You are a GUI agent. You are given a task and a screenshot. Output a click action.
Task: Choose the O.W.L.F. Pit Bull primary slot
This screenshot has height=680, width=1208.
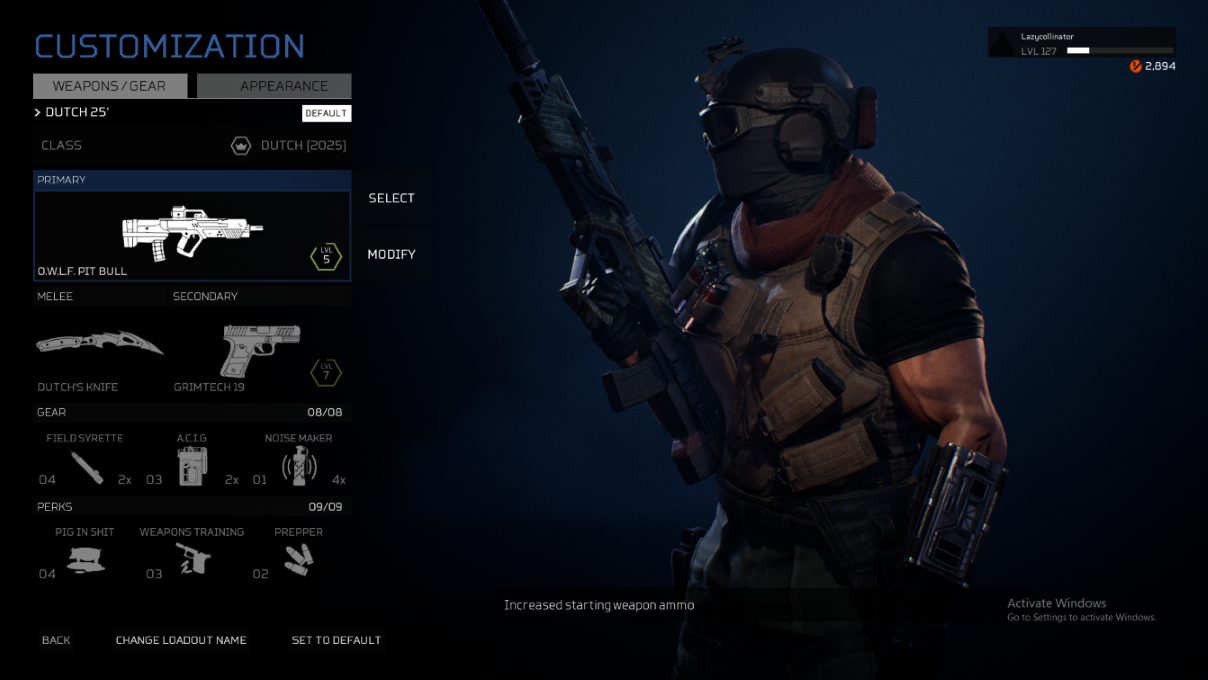pyautogui.click(x=192, y=235)
